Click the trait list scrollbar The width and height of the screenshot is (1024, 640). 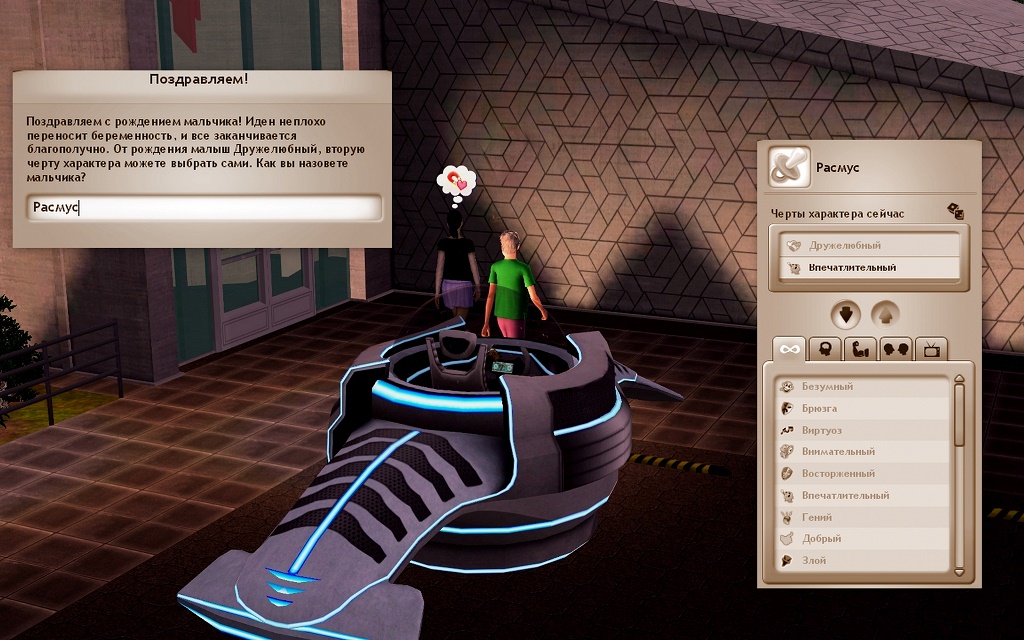pos(959,476)
